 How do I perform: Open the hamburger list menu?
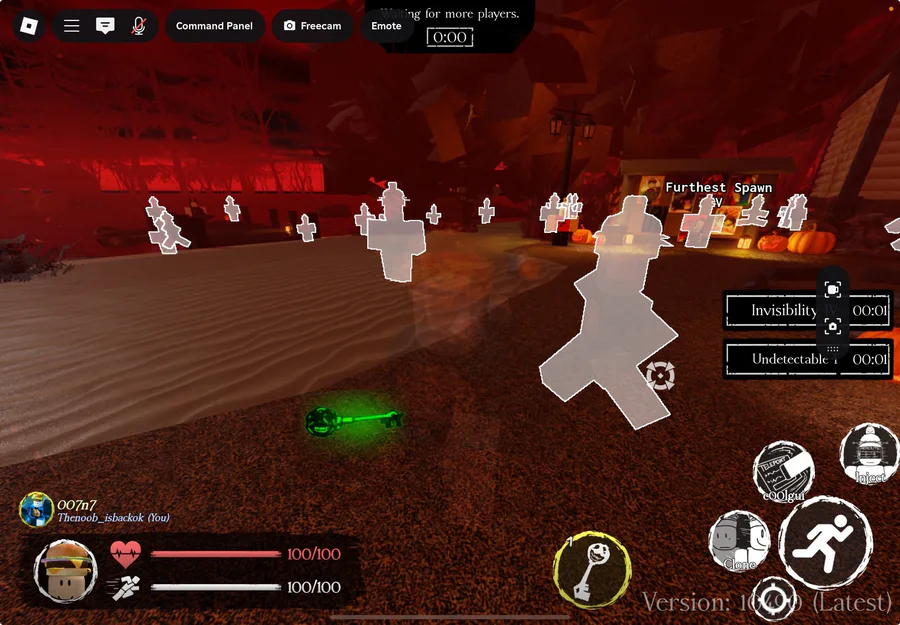(72, 26)
